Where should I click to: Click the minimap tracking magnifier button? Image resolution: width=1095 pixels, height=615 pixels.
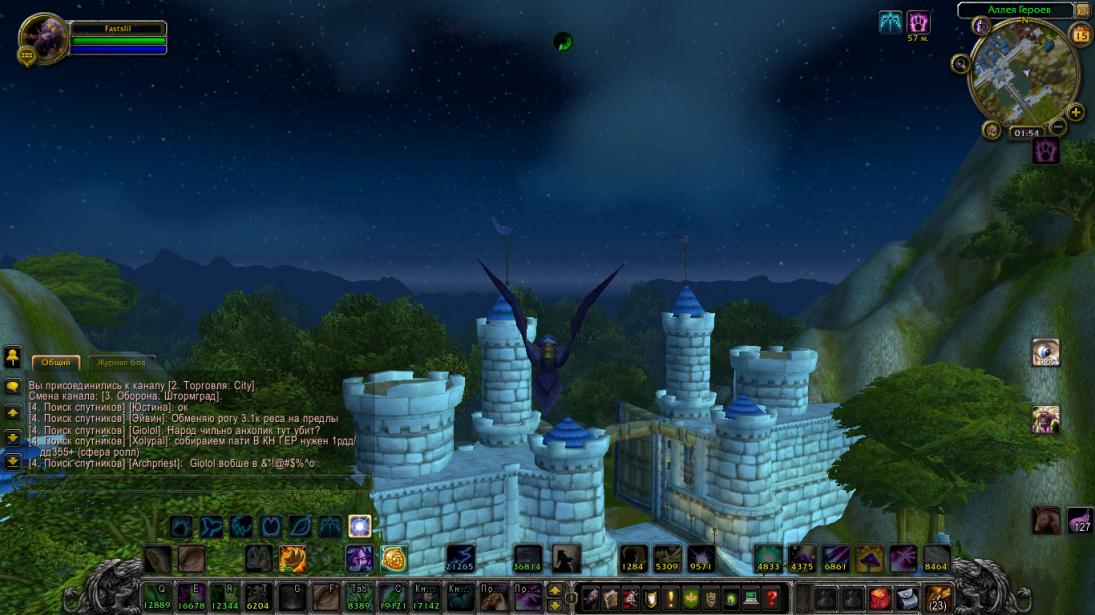coord(961,64)
